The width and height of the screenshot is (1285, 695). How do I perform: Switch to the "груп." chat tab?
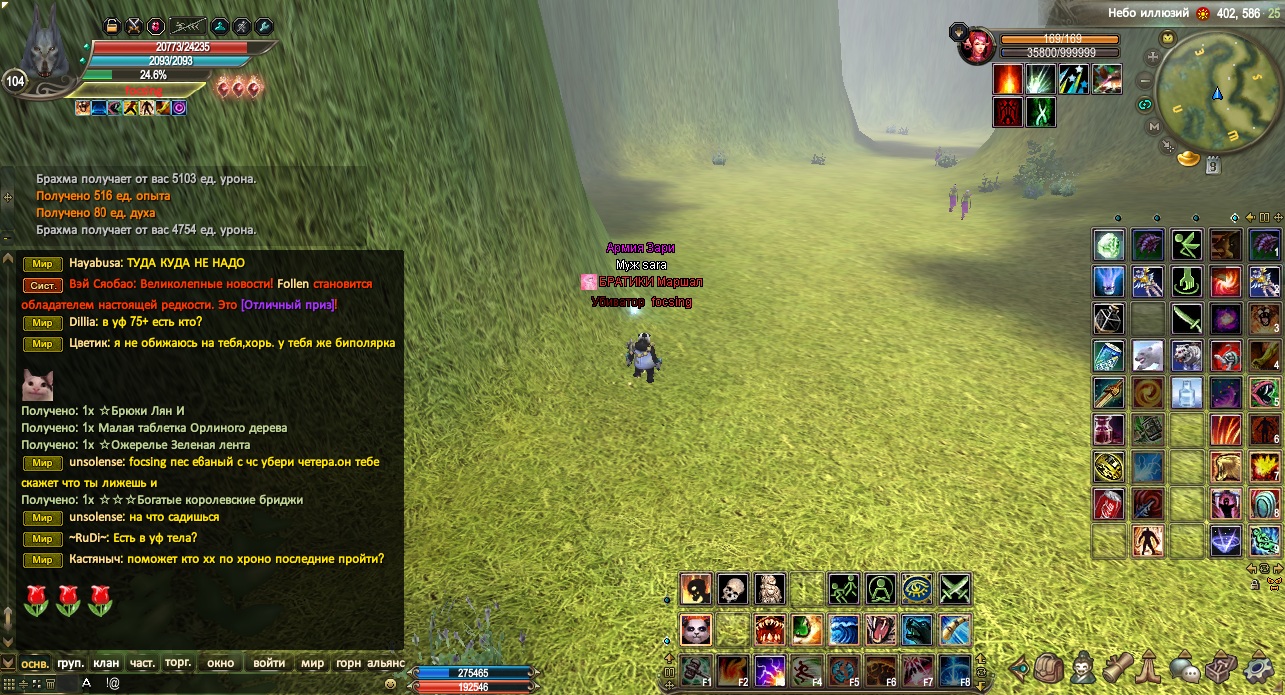[x=70, y=663]
